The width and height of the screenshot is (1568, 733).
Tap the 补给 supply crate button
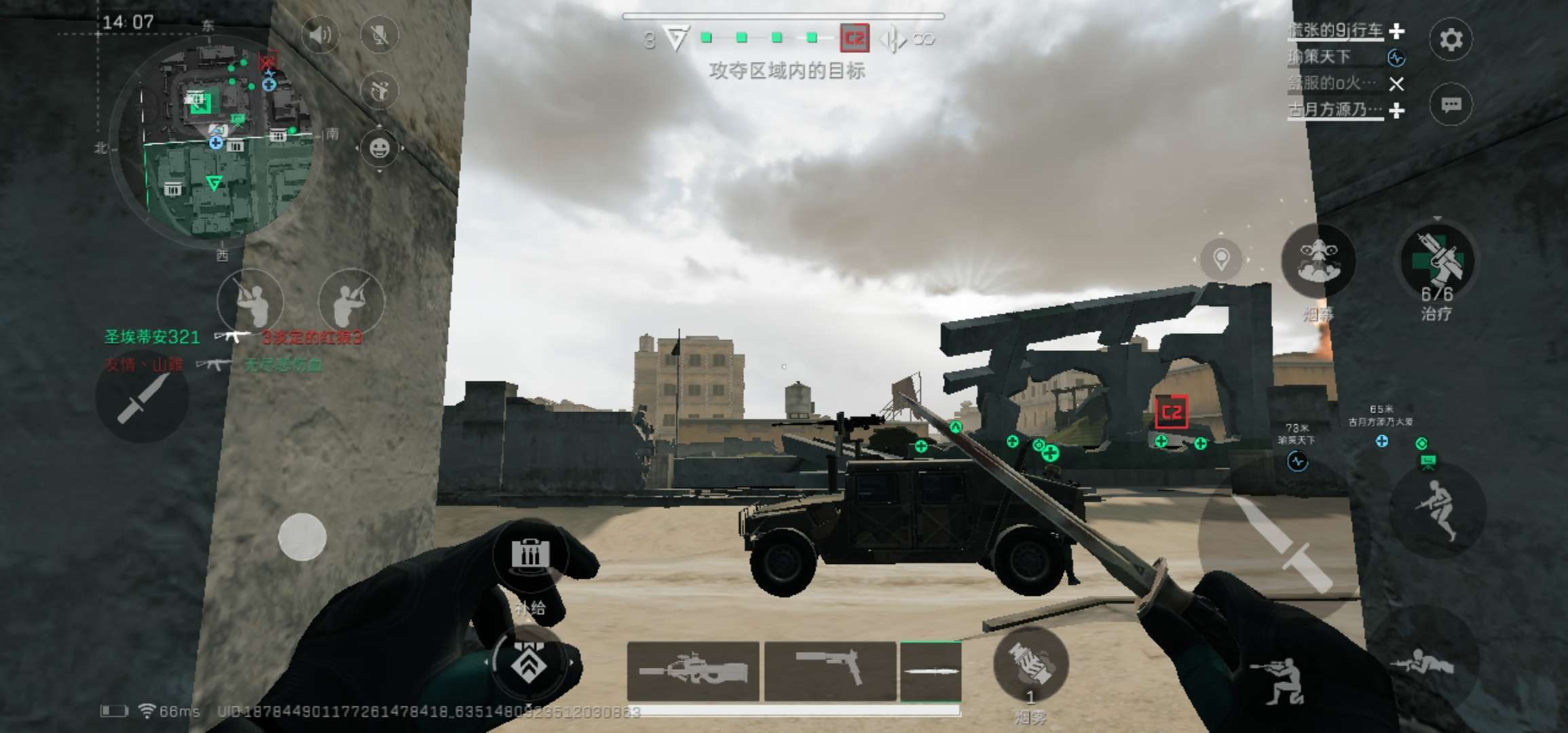(x=530, y=555)
